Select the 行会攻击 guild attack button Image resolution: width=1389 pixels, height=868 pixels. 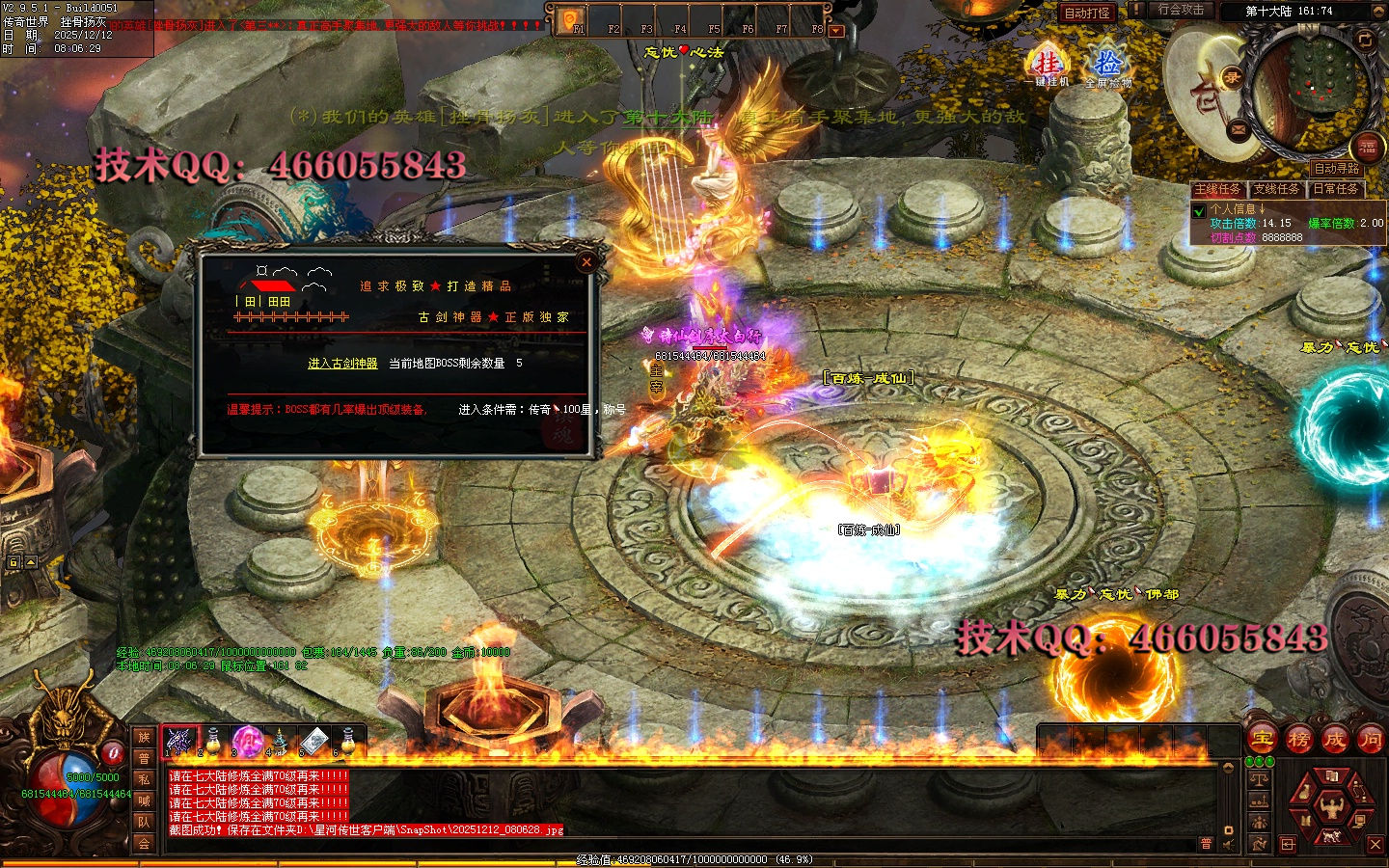point(1181,10)
